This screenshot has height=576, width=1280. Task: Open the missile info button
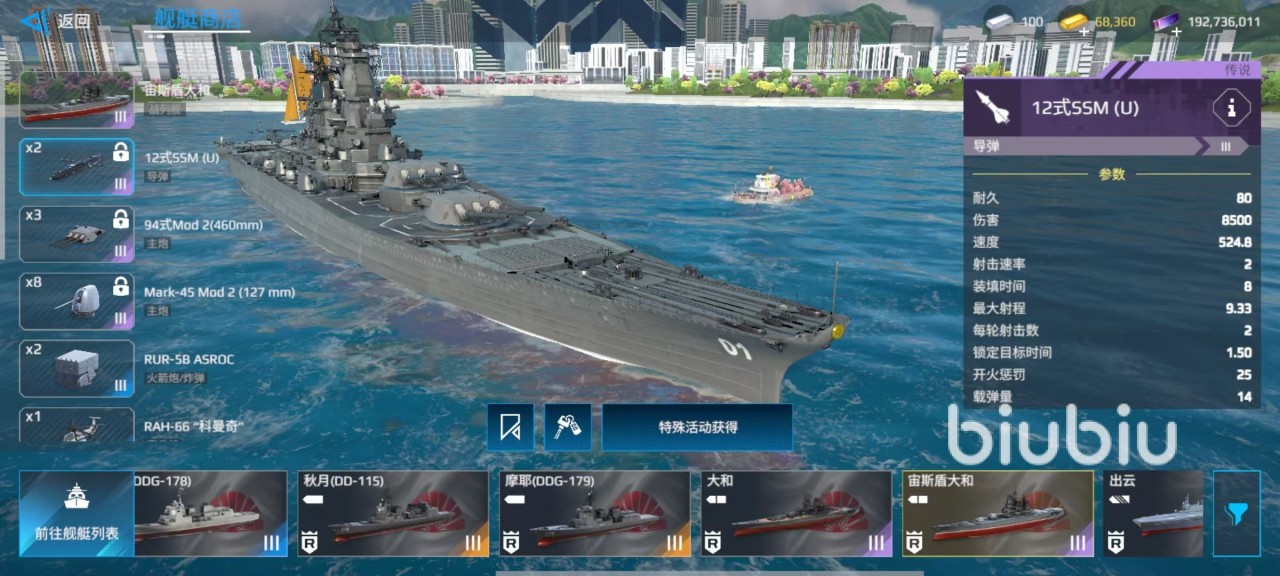[1230, 108]
